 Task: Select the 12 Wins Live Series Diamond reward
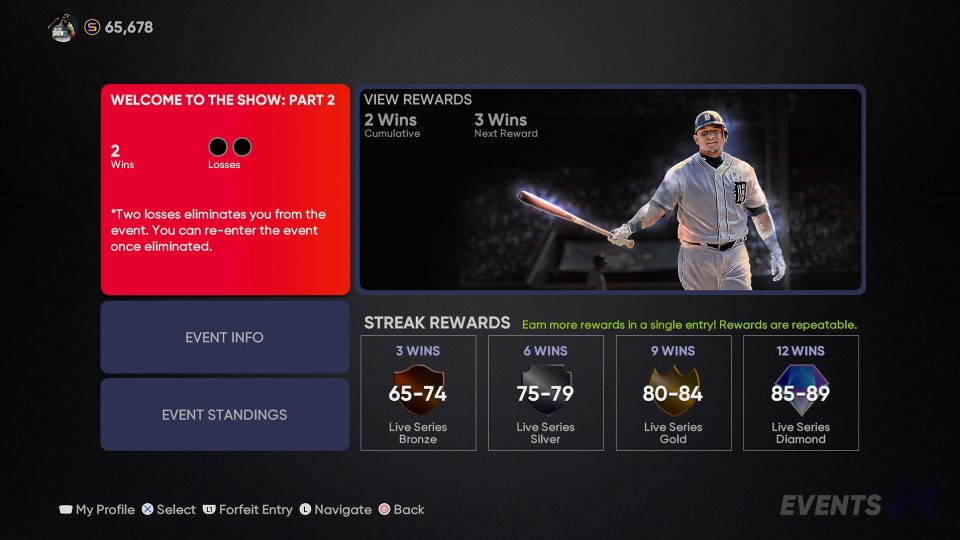coord(801,393)
